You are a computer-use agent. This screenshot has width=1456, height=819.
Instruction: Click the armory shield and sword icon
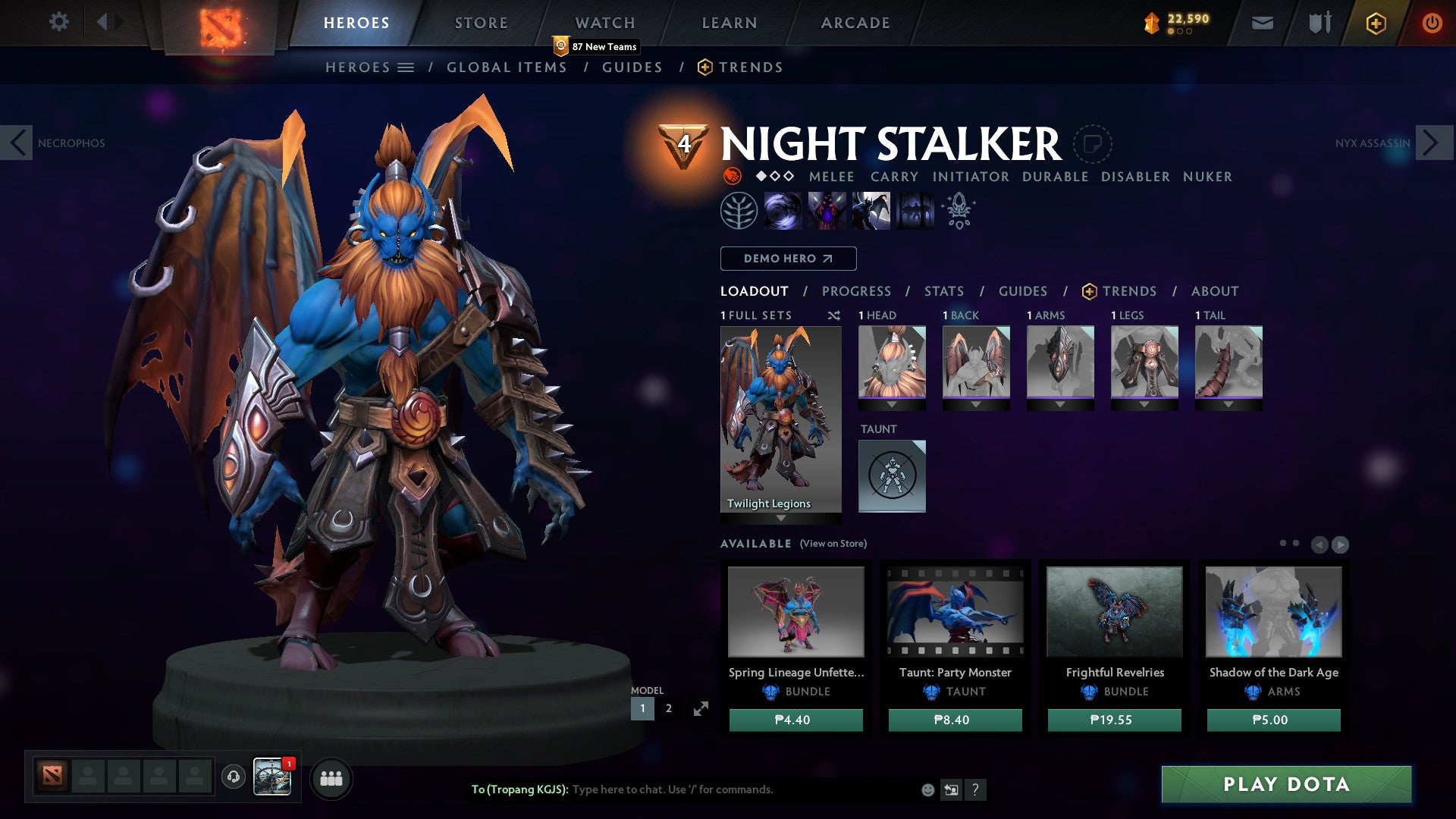(1318, 23)
